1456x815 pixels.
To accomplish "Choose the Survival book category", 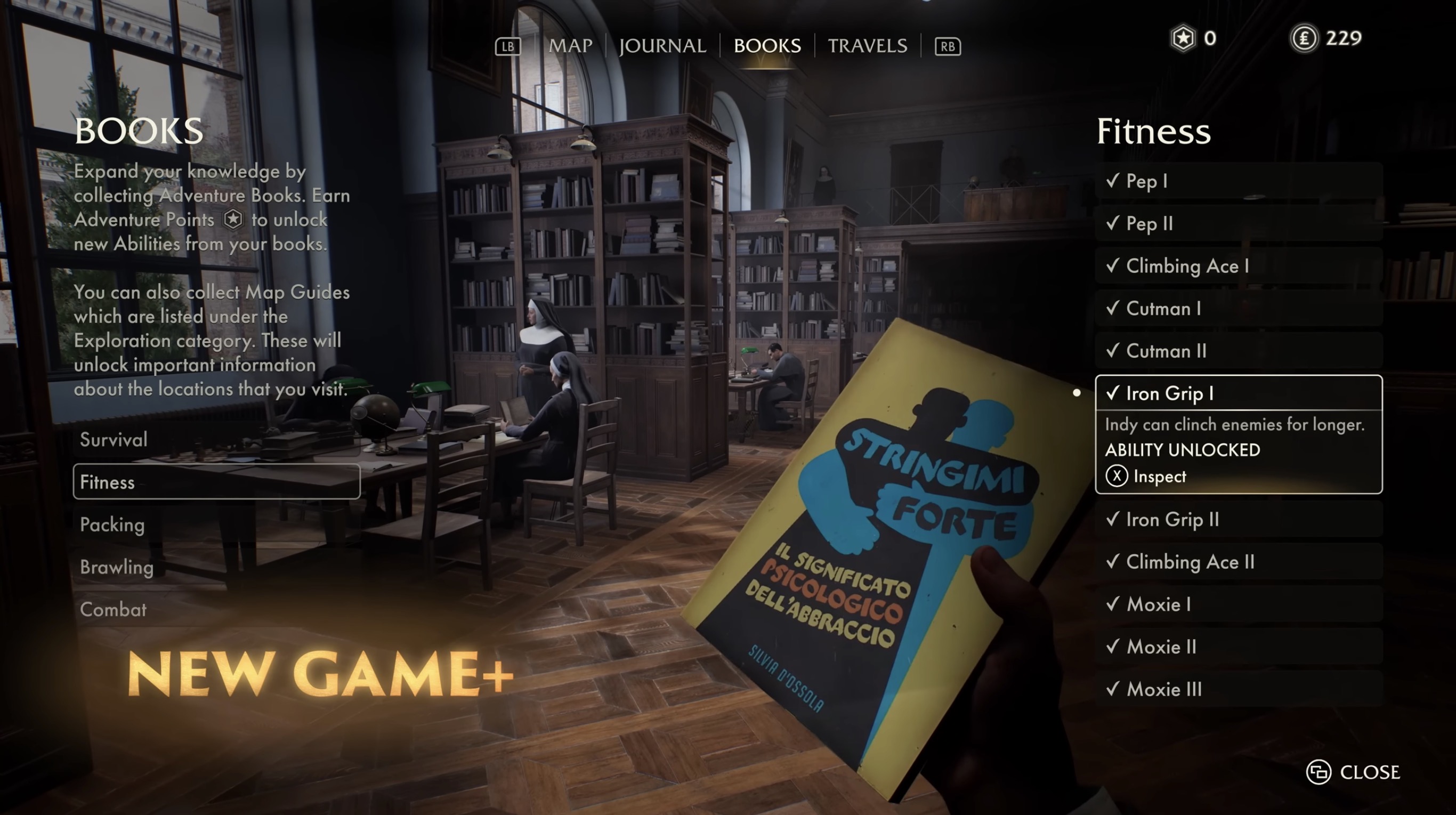I will (216, 439).
